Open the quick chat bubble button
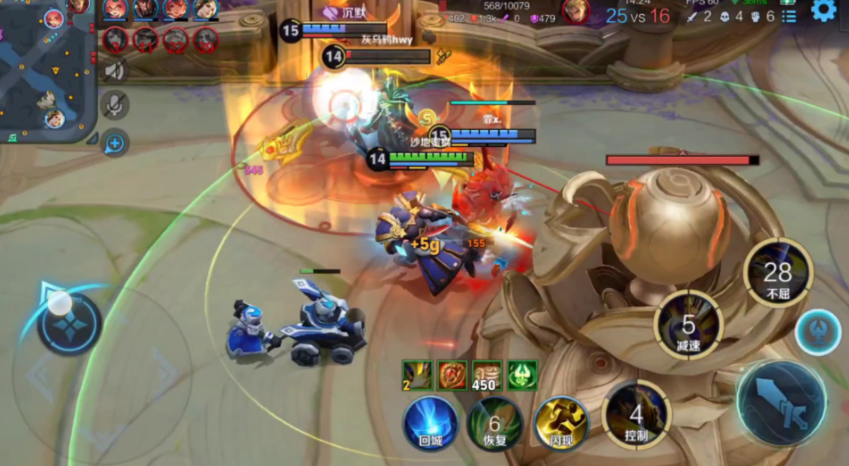This screenshot has height=466, width=849. point(115,143)
